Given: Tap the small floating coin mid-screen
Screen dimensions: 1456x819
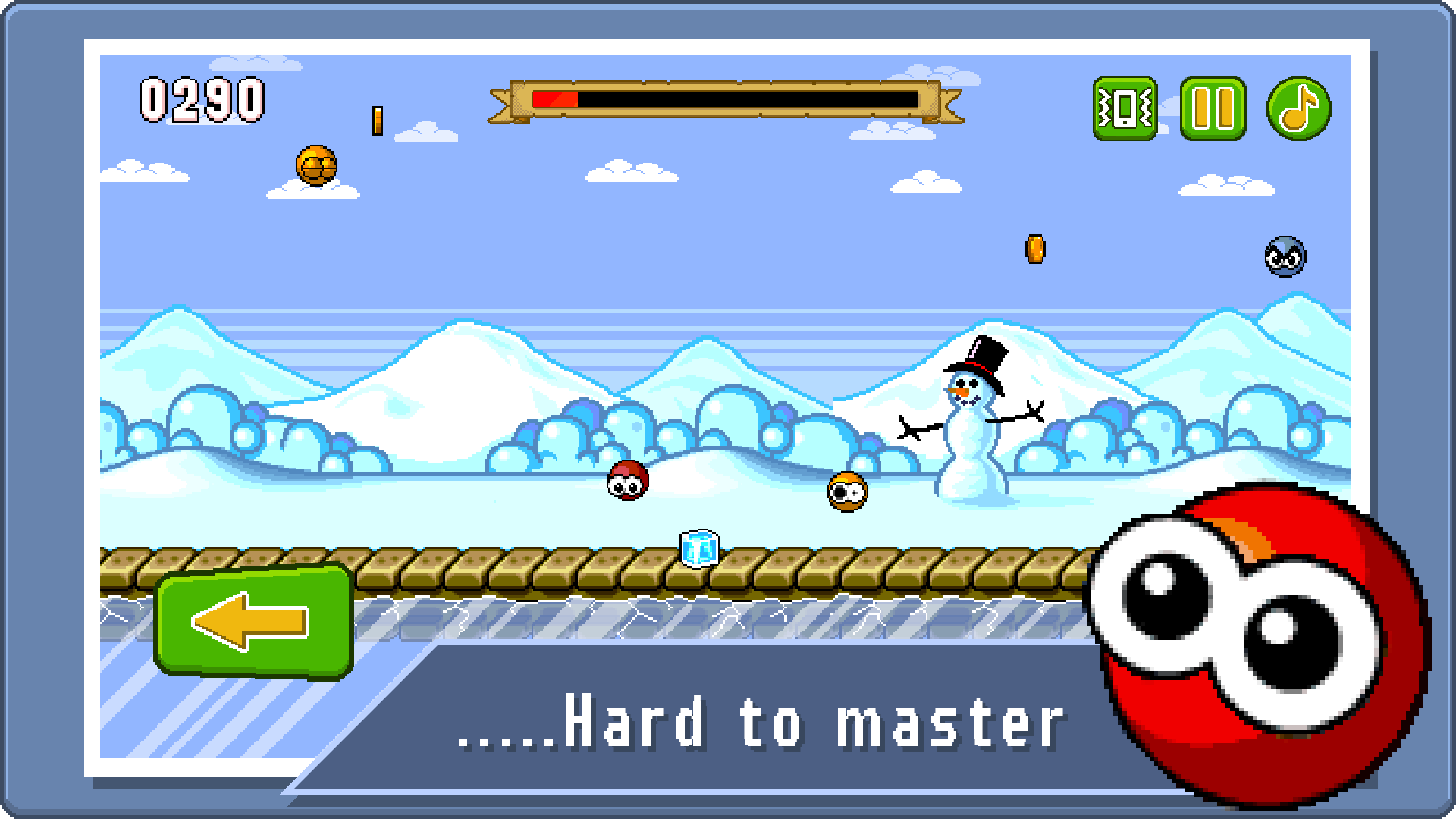Looking at the screenshot, I should tap(1036, 250).
